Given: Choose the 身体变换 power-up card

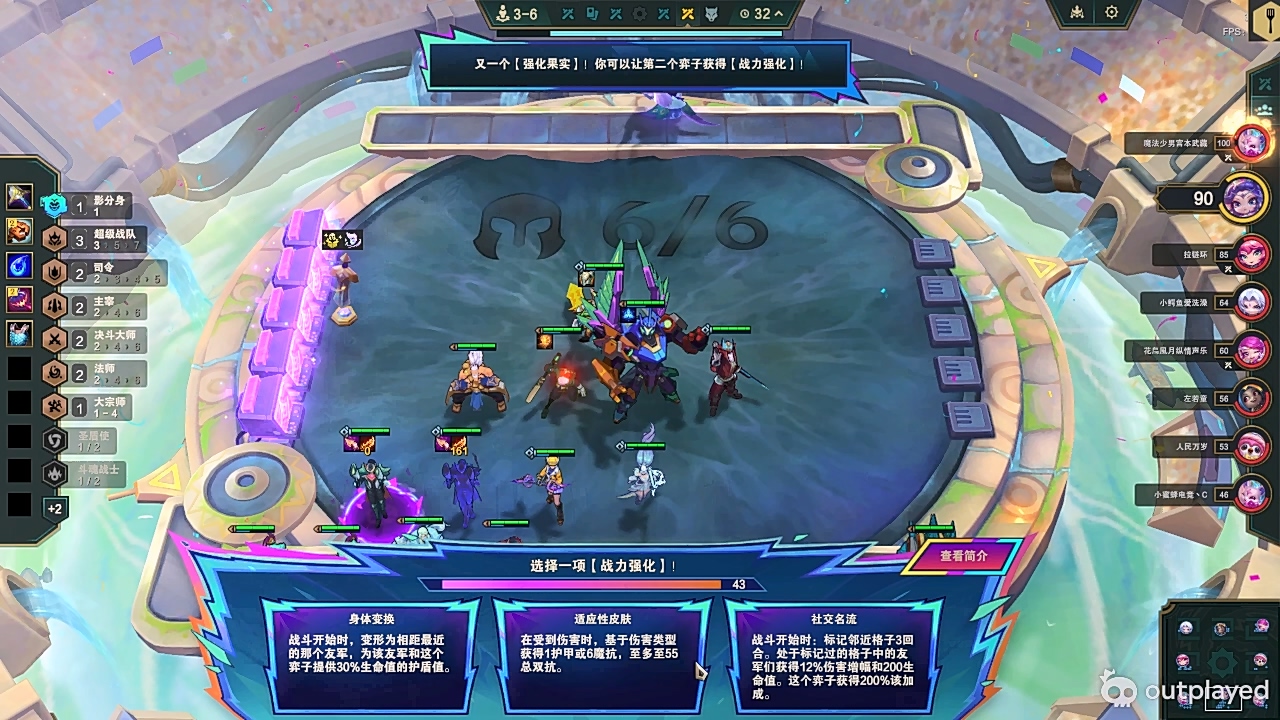Looking at the screenshot, I should point(369,653).
